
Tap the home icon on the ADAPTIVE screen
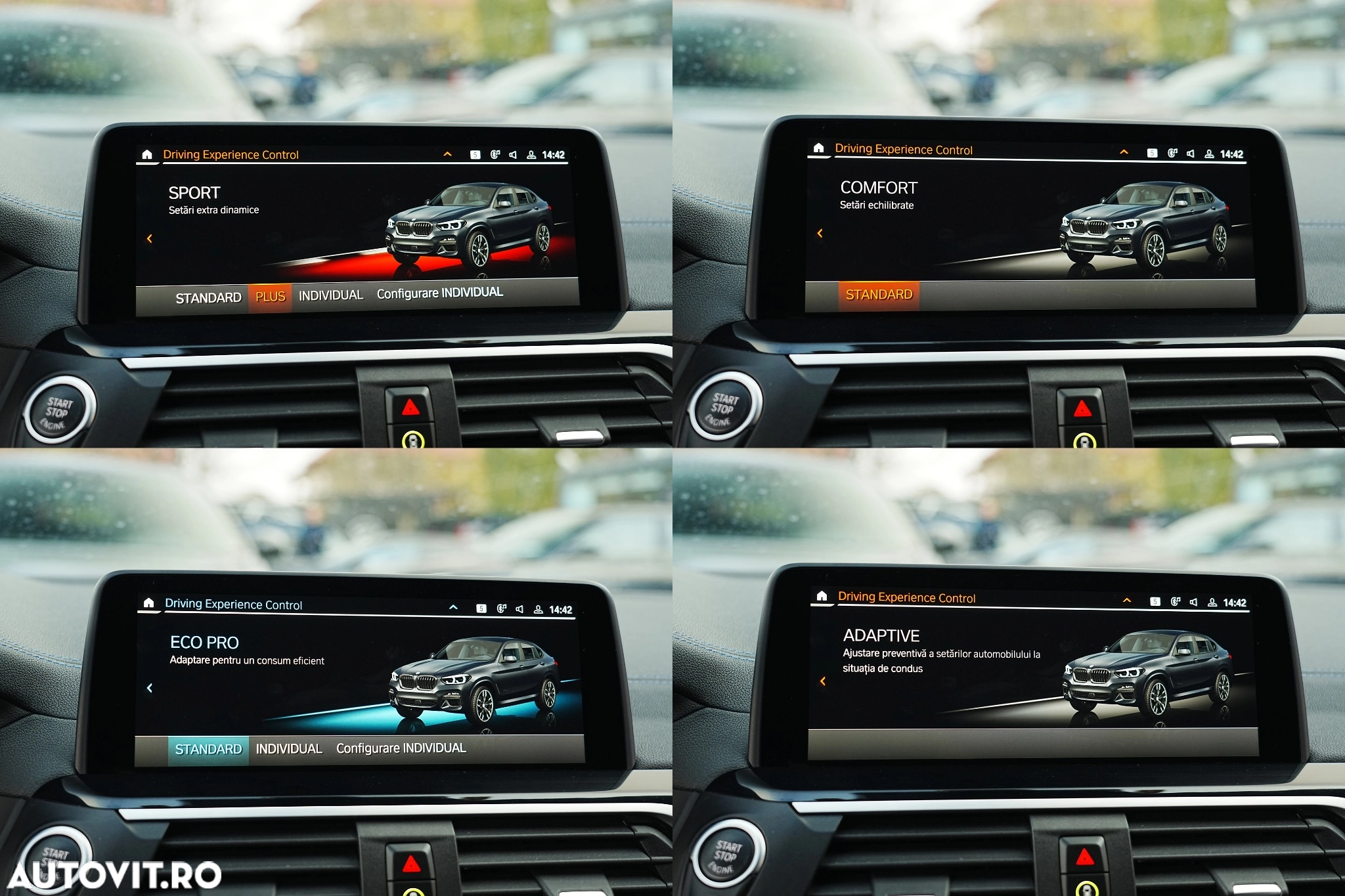pyautogui.click(x=822, y=596)
